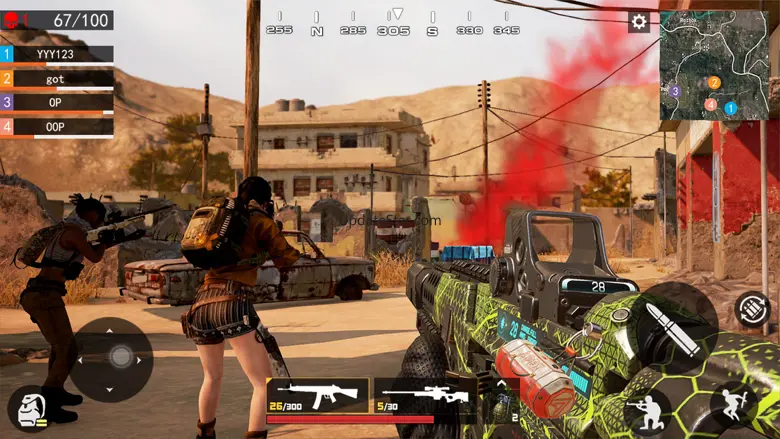The height and width of the screenshot is (439, 780).
Task: Select squad member OOP
Action: (57, 127)
